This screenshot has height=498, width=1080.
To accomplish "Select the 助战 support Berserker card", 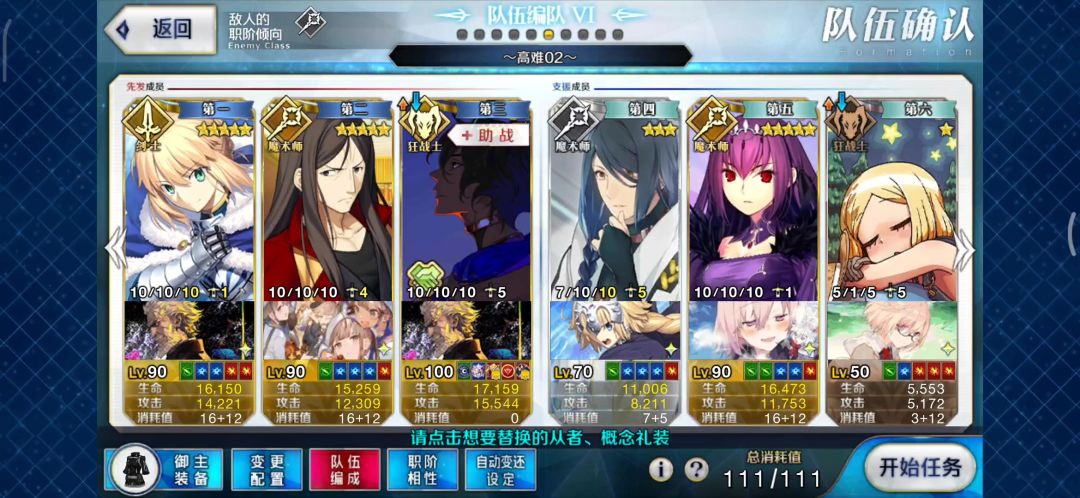I will point(466,210).
